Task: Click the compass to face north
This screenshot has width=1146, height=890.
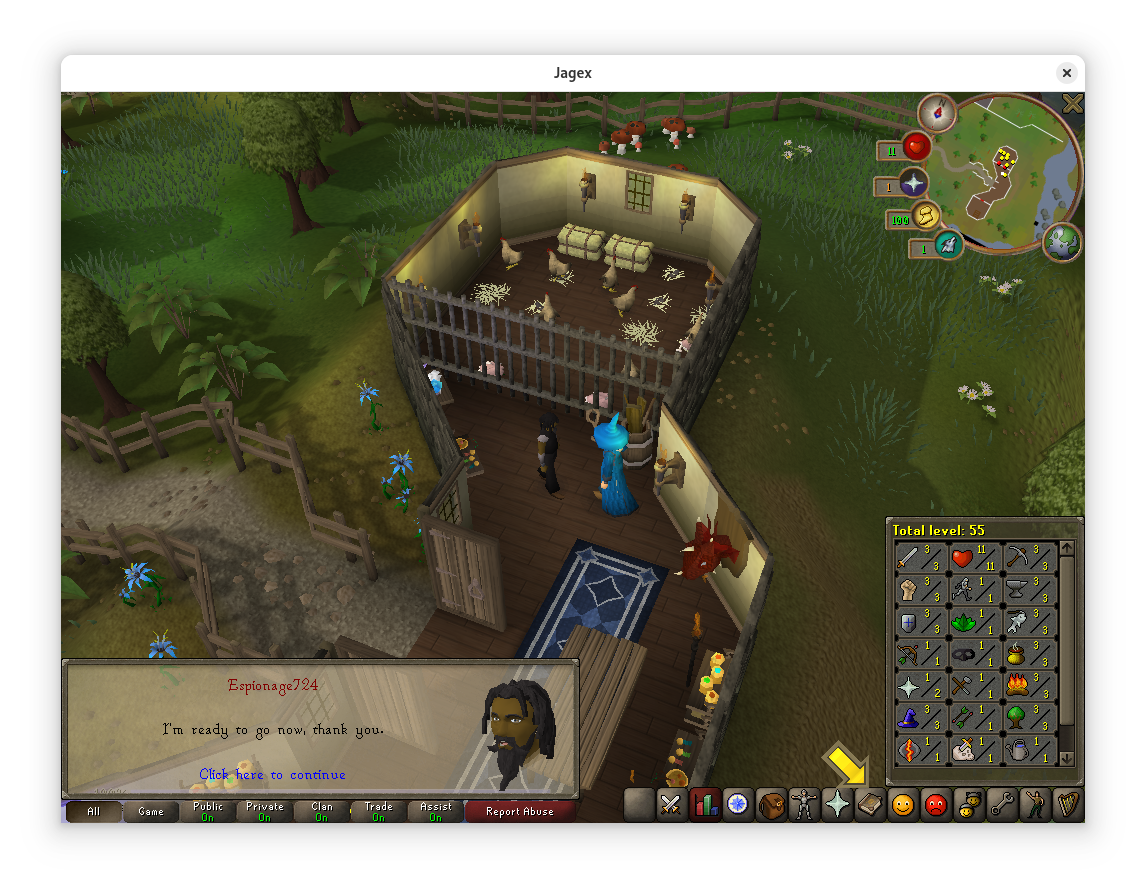Action: (x=937, y=112)
